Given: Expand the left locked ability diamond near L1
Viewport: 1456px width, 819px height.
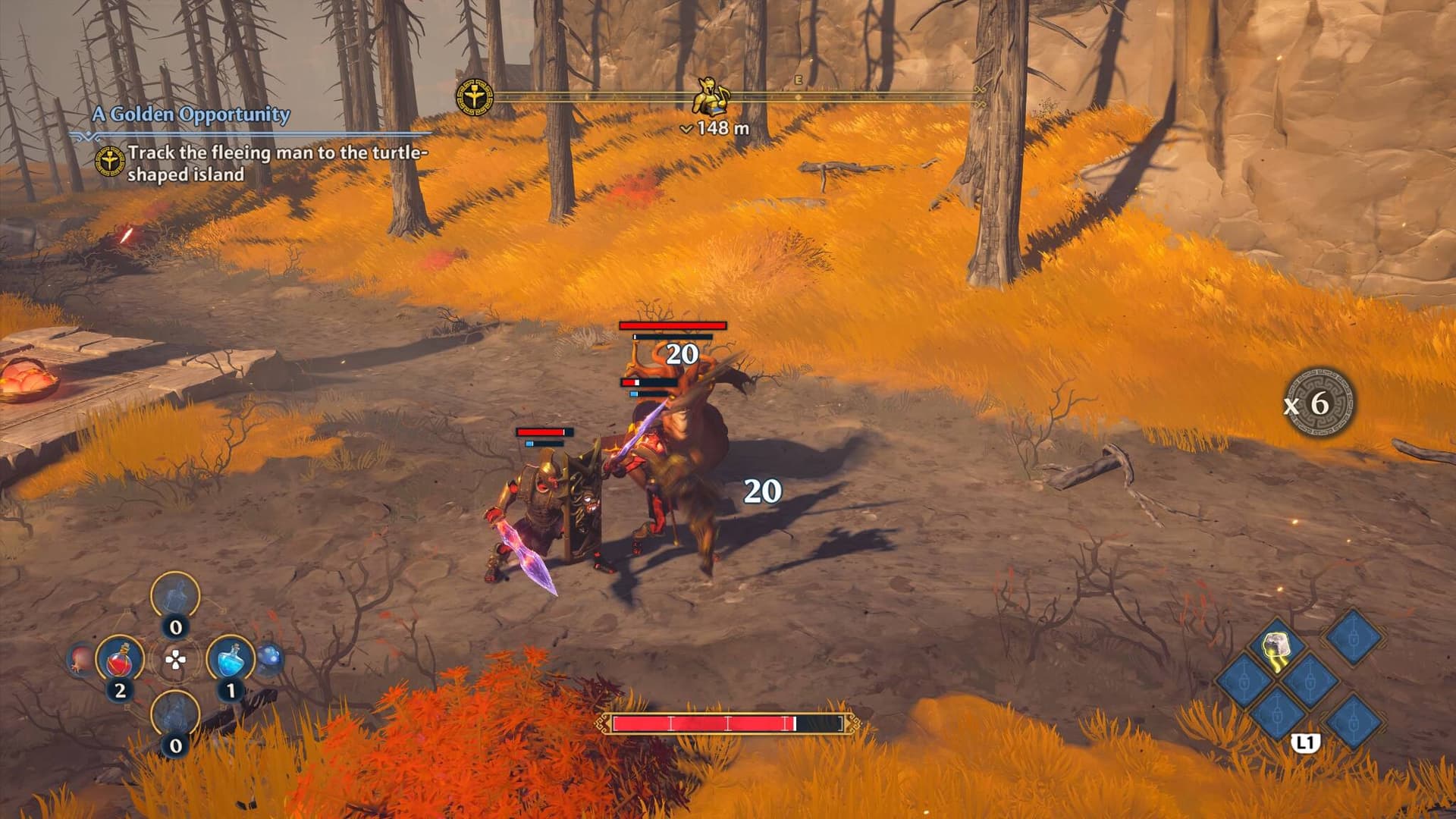Looking at the screenshot, I should click(x=1243, y=681).
